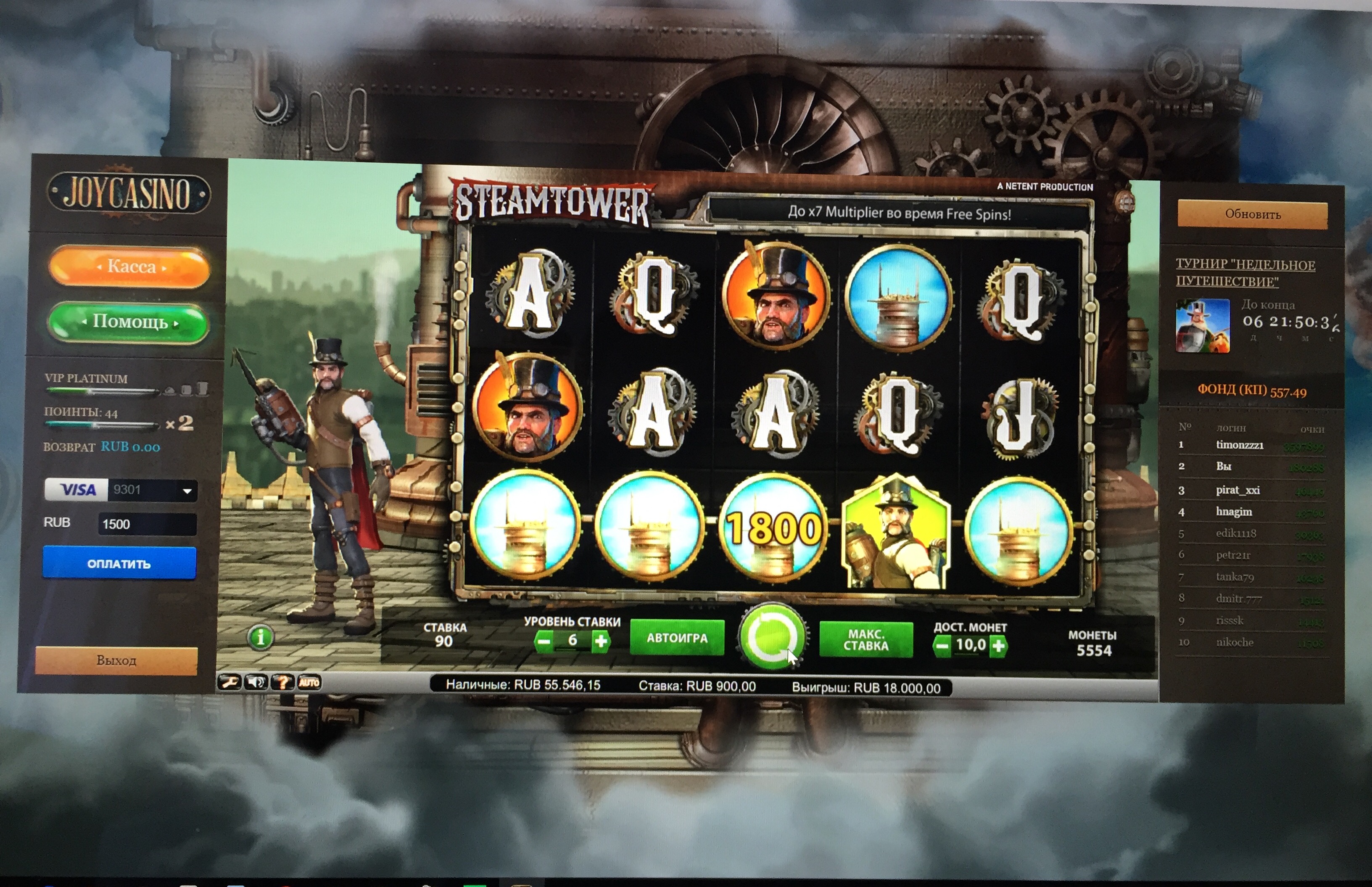Raise the coin value with plus
This screenshot has height=887, width=1372.
click(998, 646)
